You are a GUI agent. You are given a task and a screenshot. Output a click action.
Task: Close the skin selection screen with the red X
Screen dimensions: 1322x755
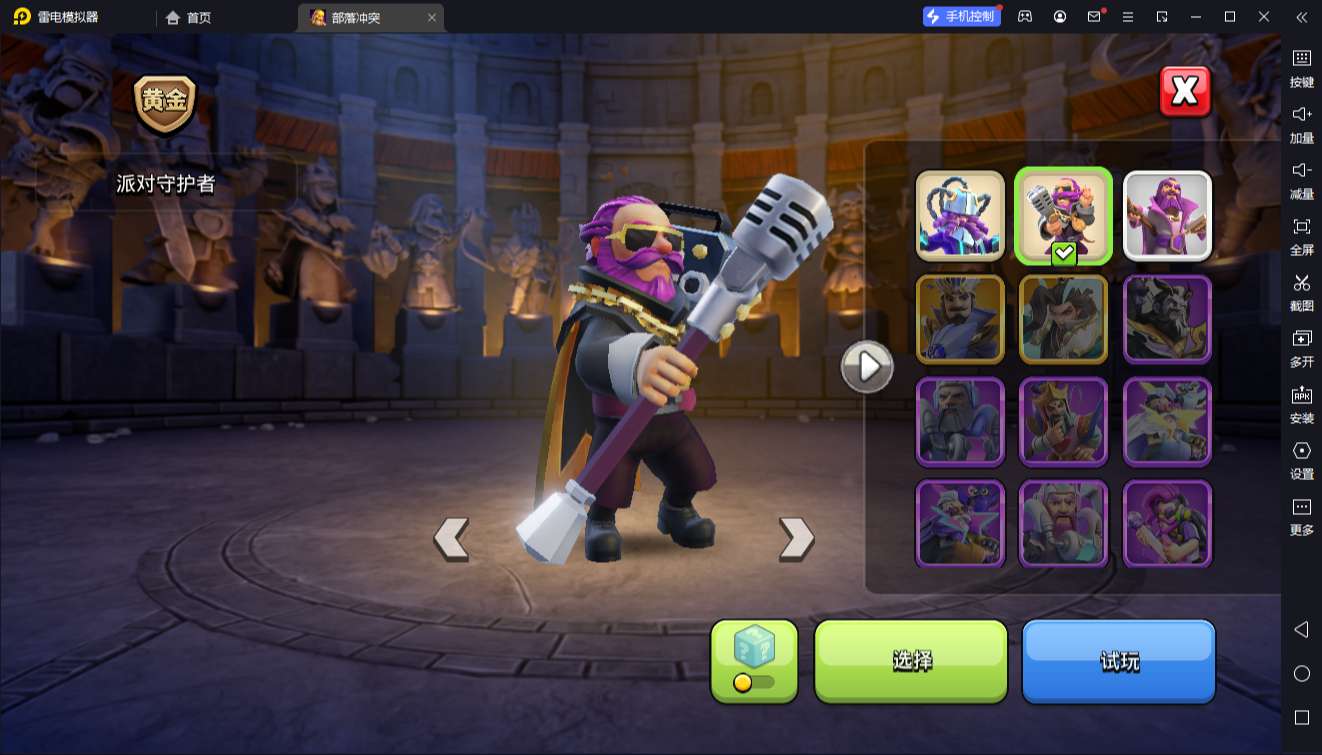point(1185,92)
